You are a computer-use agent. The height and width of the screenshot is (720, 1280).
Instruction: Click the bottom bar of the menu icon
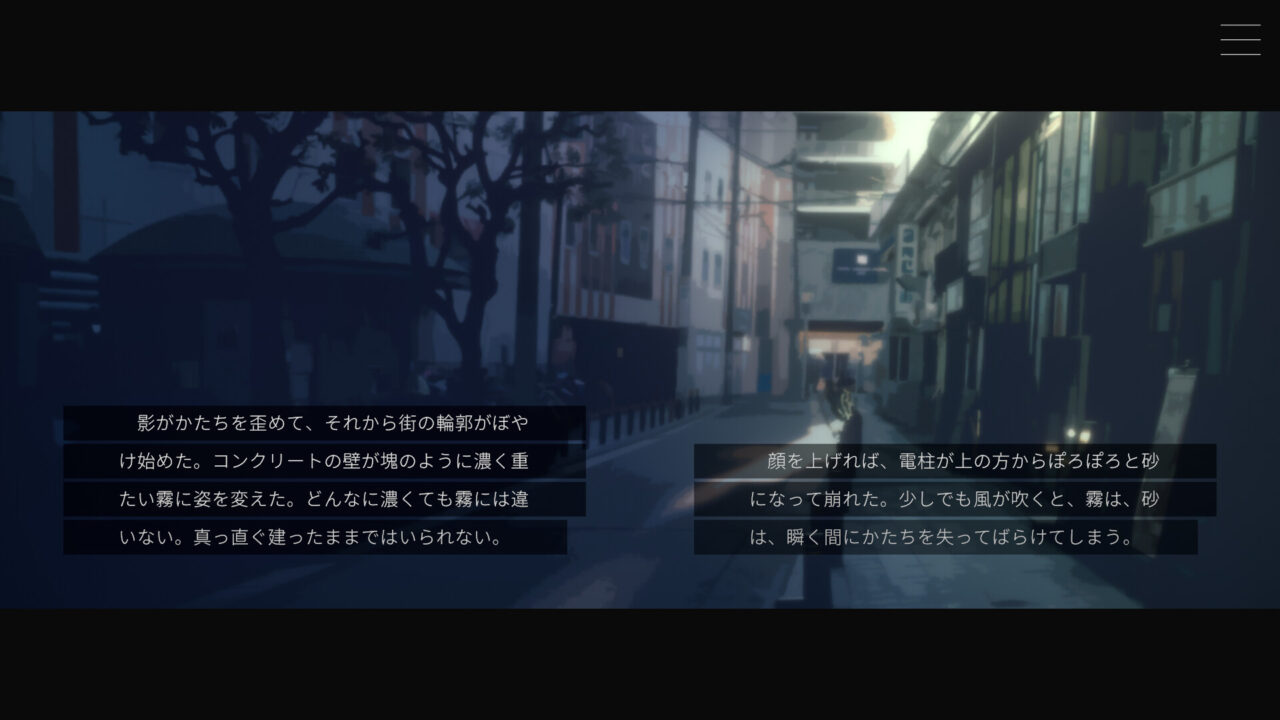click(x=1240, y=52)
